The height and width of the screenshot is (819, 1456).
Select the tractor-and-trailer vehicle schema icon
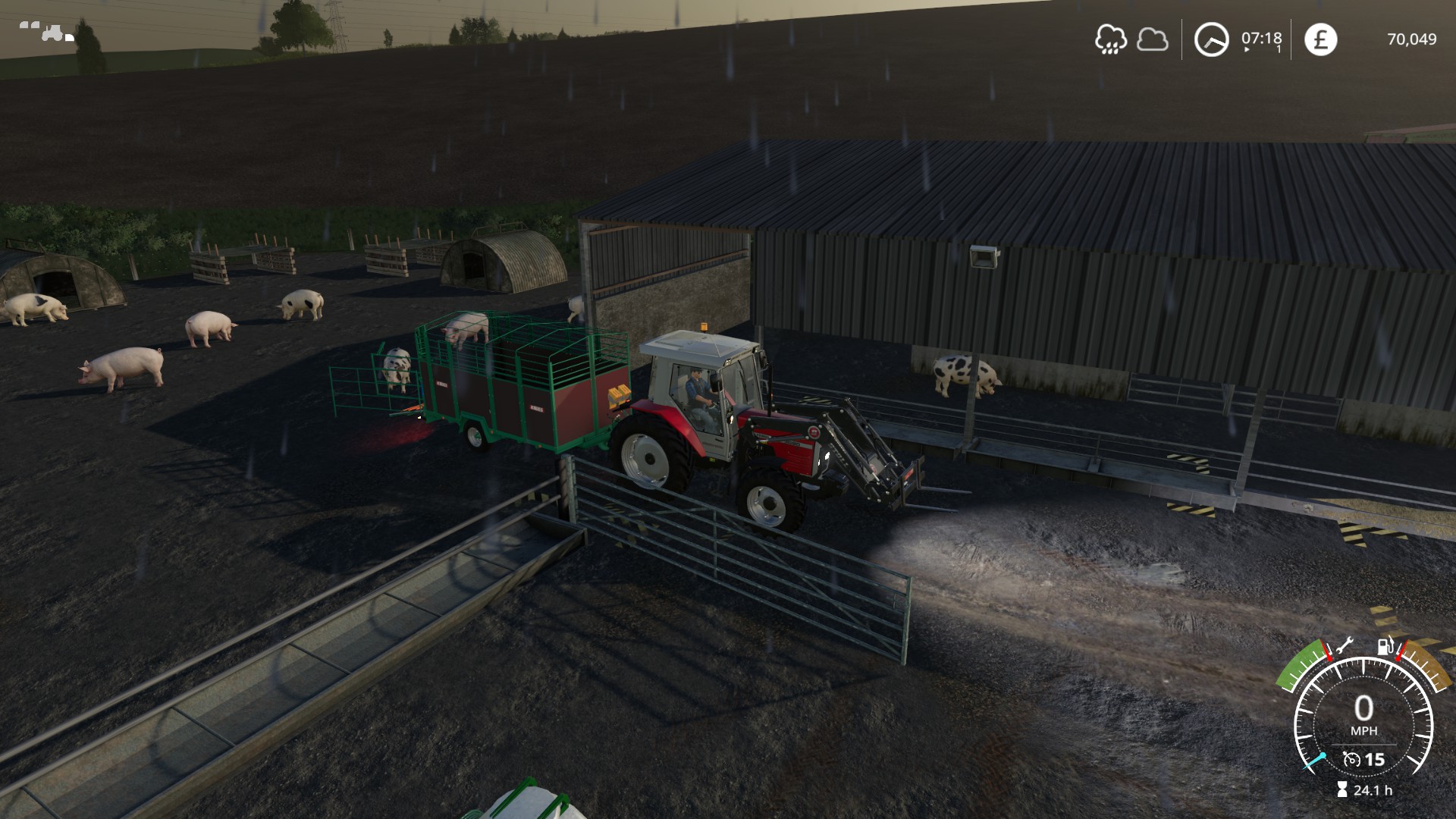(47, 32)
